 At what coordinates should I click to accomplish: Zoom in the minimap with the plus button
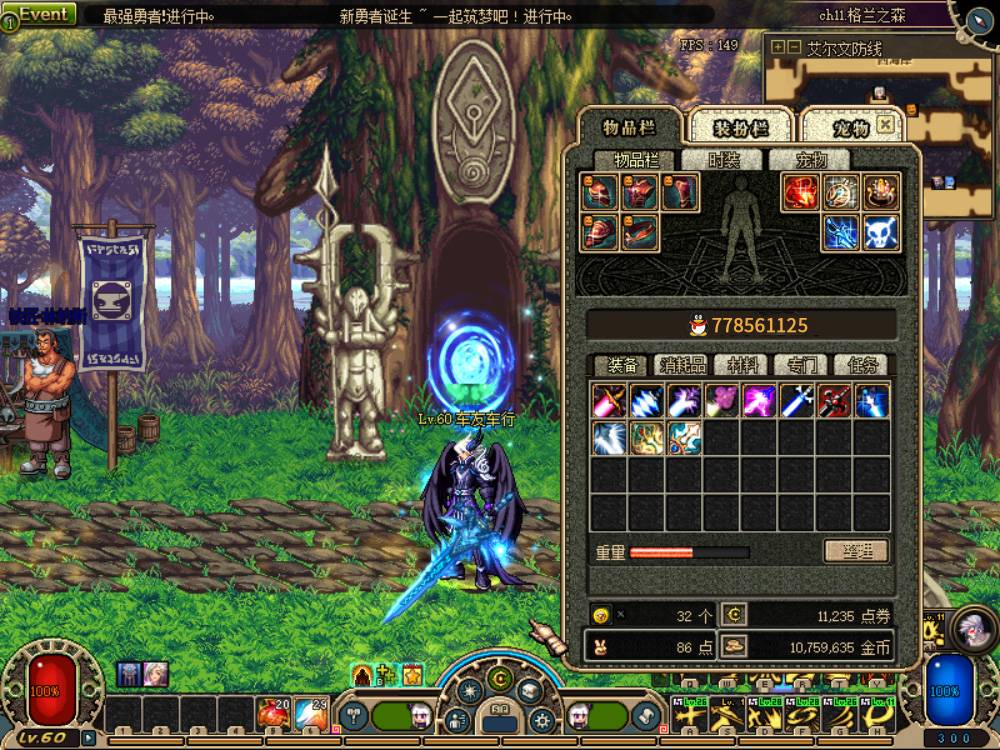click(x=777, y=47)
